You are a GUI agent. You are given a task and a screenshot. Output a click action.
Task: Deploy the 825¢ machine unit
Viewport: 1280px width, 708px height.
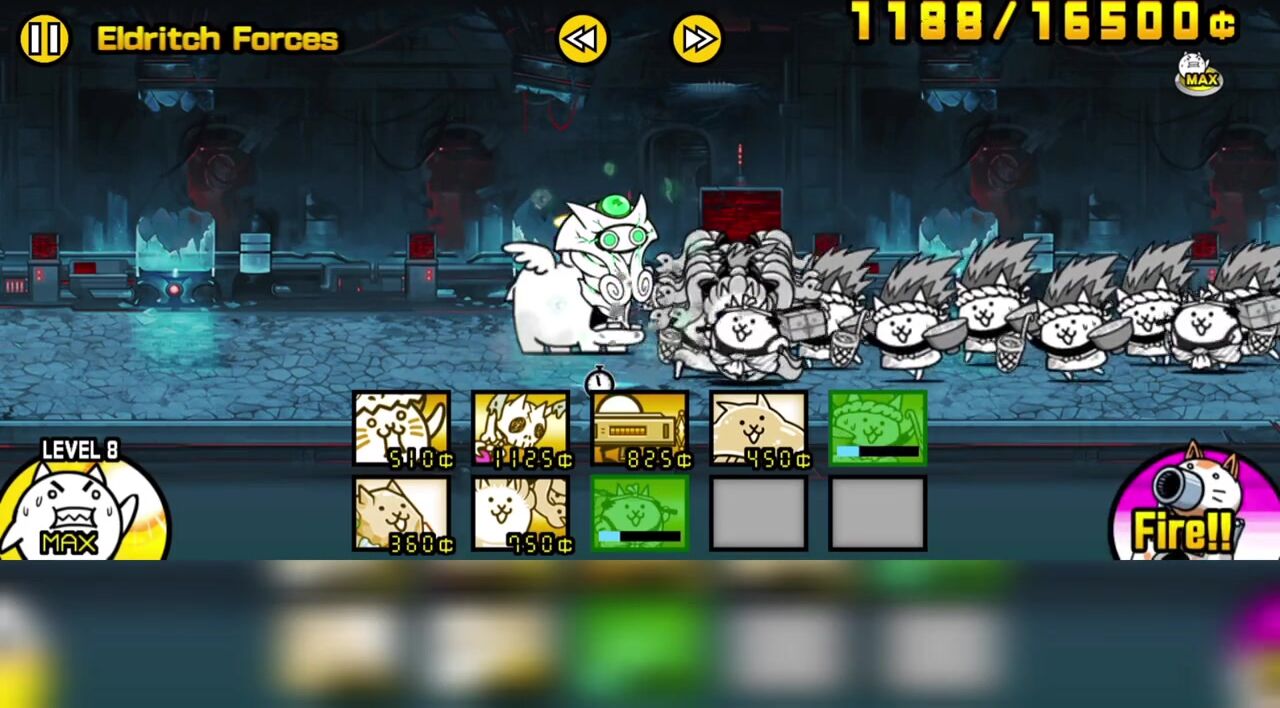[640, 429]
